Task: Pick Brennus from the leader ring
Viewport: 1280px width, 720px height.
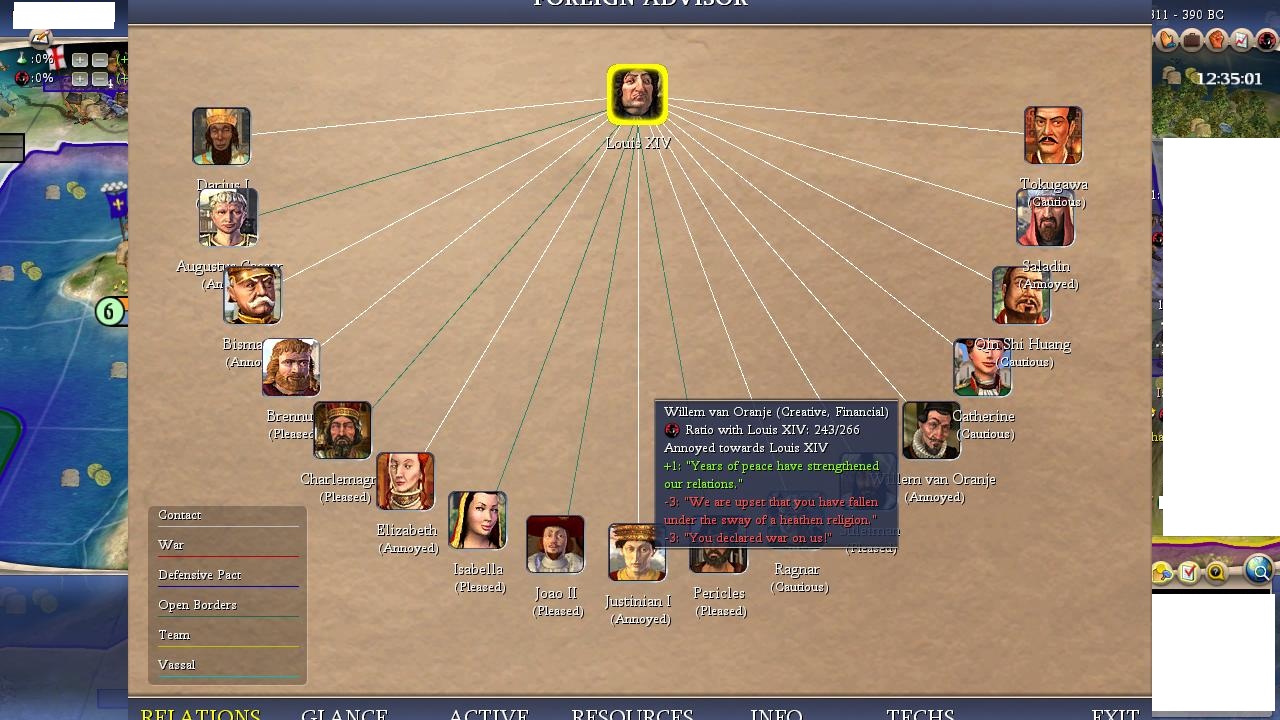Action: (x=291, y=367)
